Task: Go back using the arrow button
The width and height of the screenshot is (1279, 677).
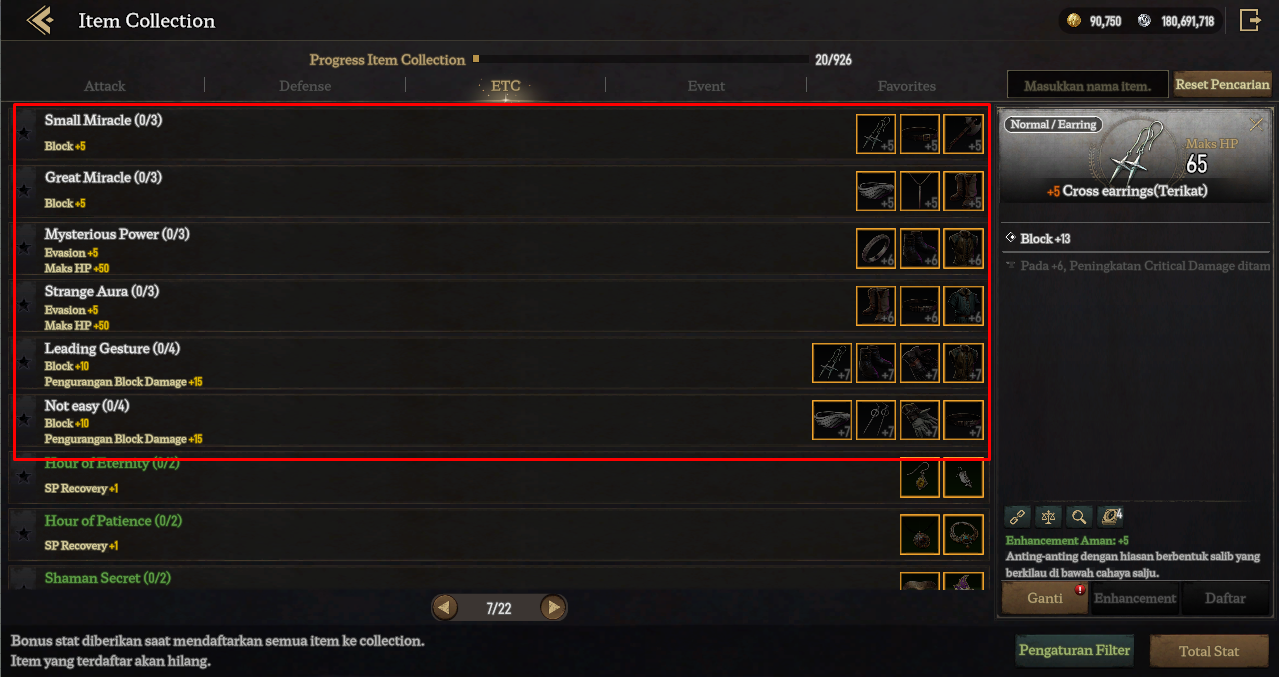Action: (x=40, y=20)
